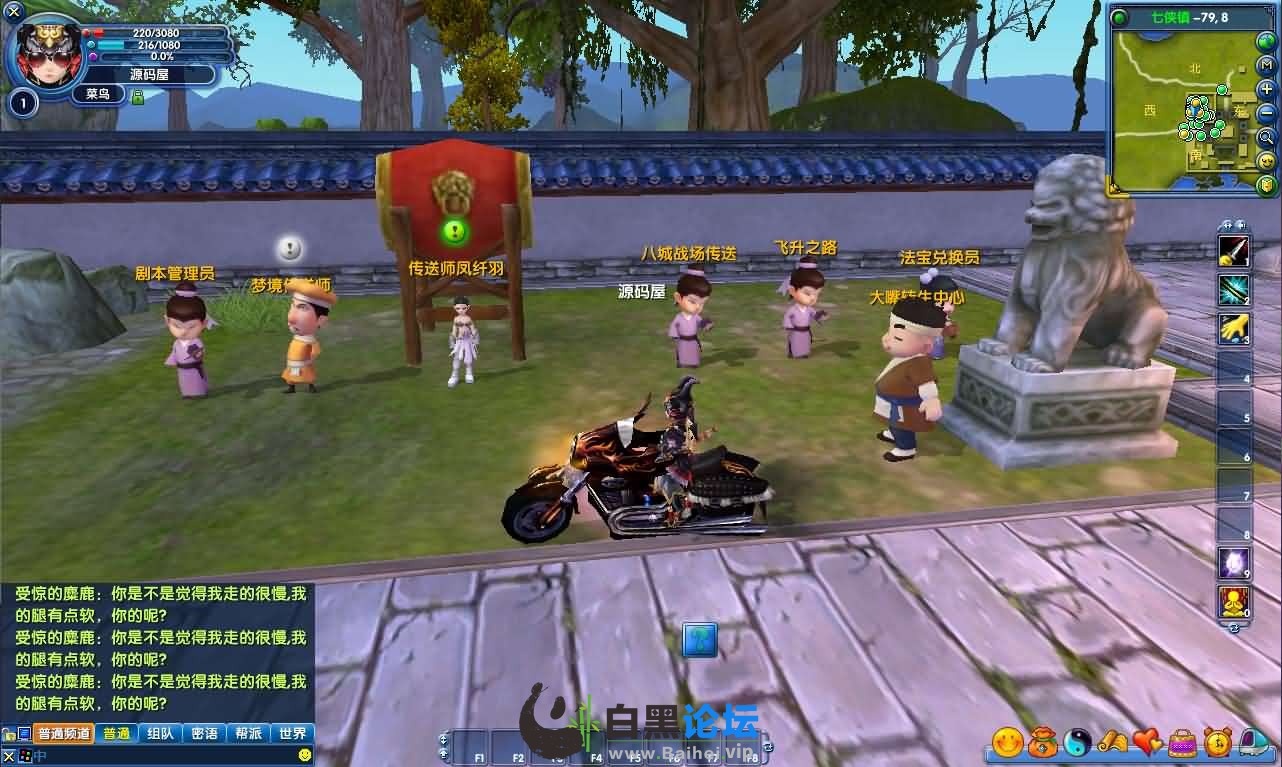Use the yellow hand skill in slot 3
This screenshot has height=767, width=1282.
[1233, 328]
